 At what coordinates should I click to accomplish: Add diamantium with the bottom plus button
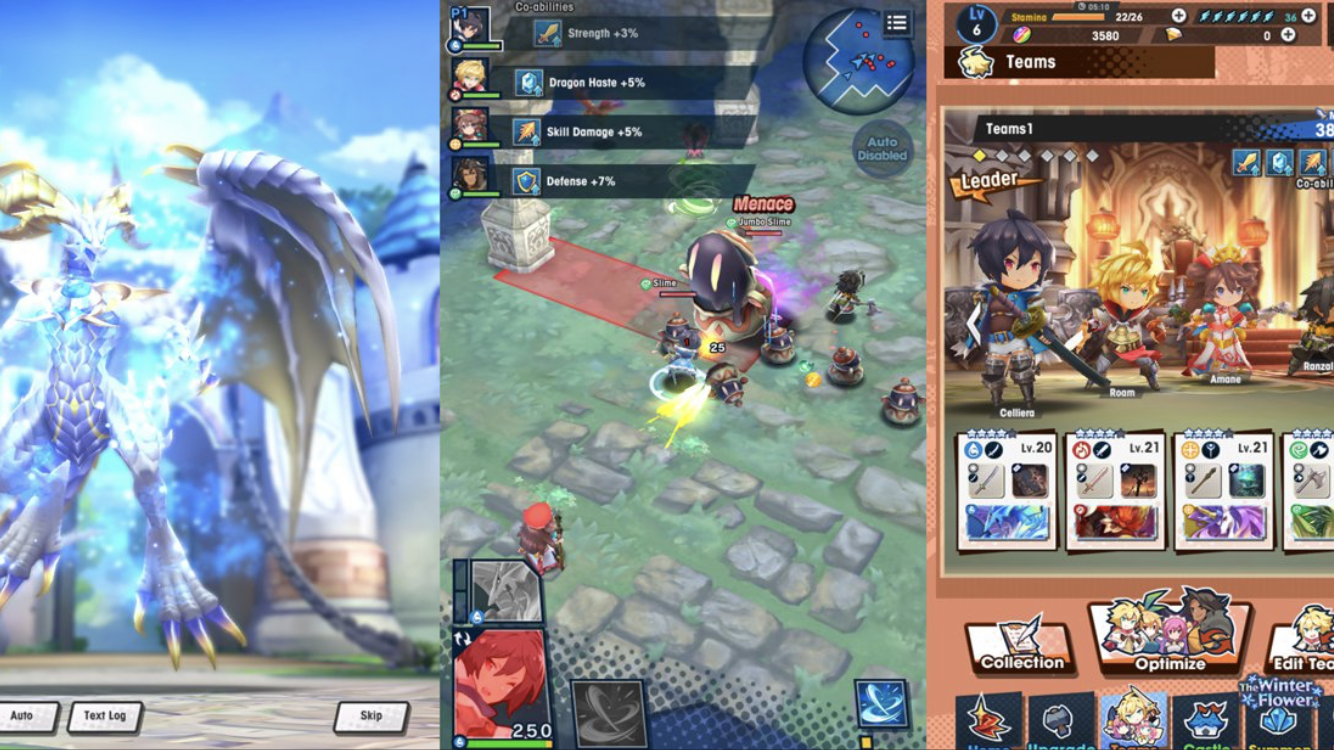point(1288,35)
